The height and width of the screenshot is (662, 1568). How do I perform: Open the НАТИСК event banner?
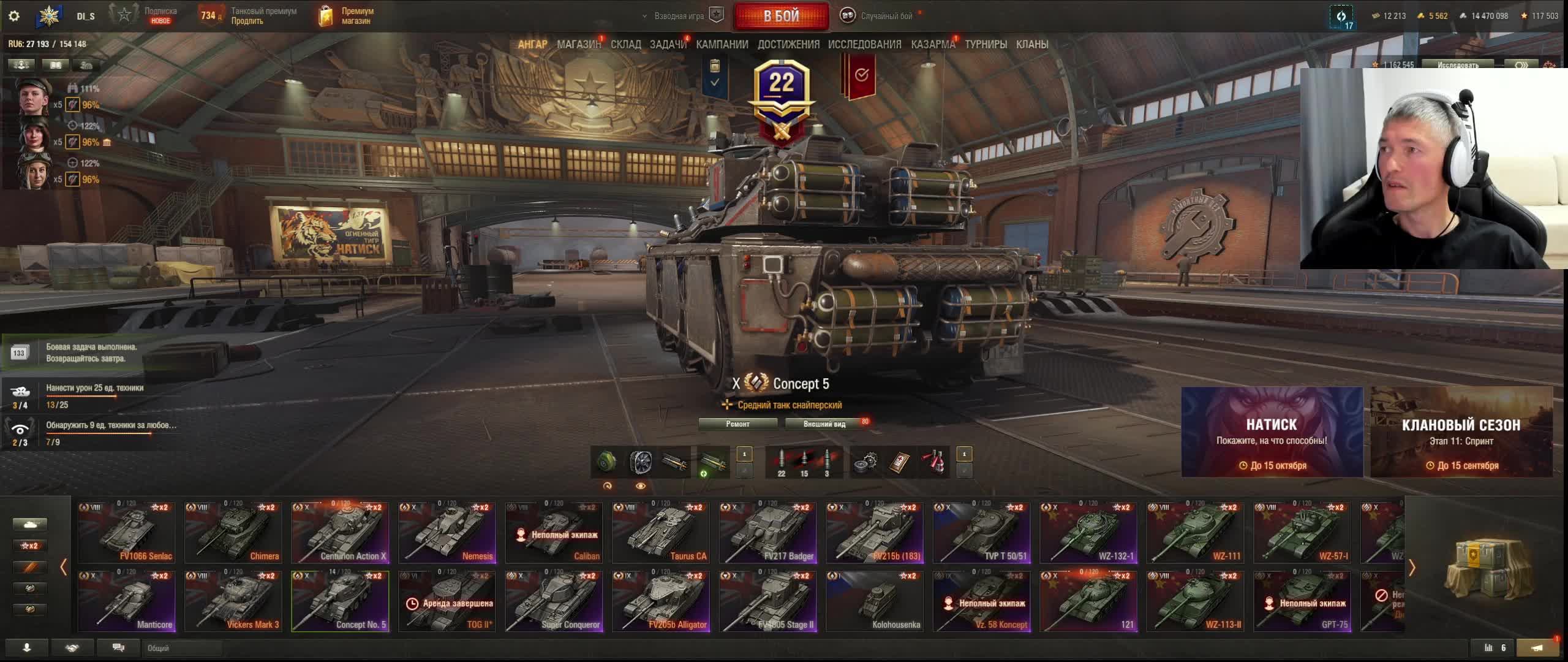point(1272,432)
